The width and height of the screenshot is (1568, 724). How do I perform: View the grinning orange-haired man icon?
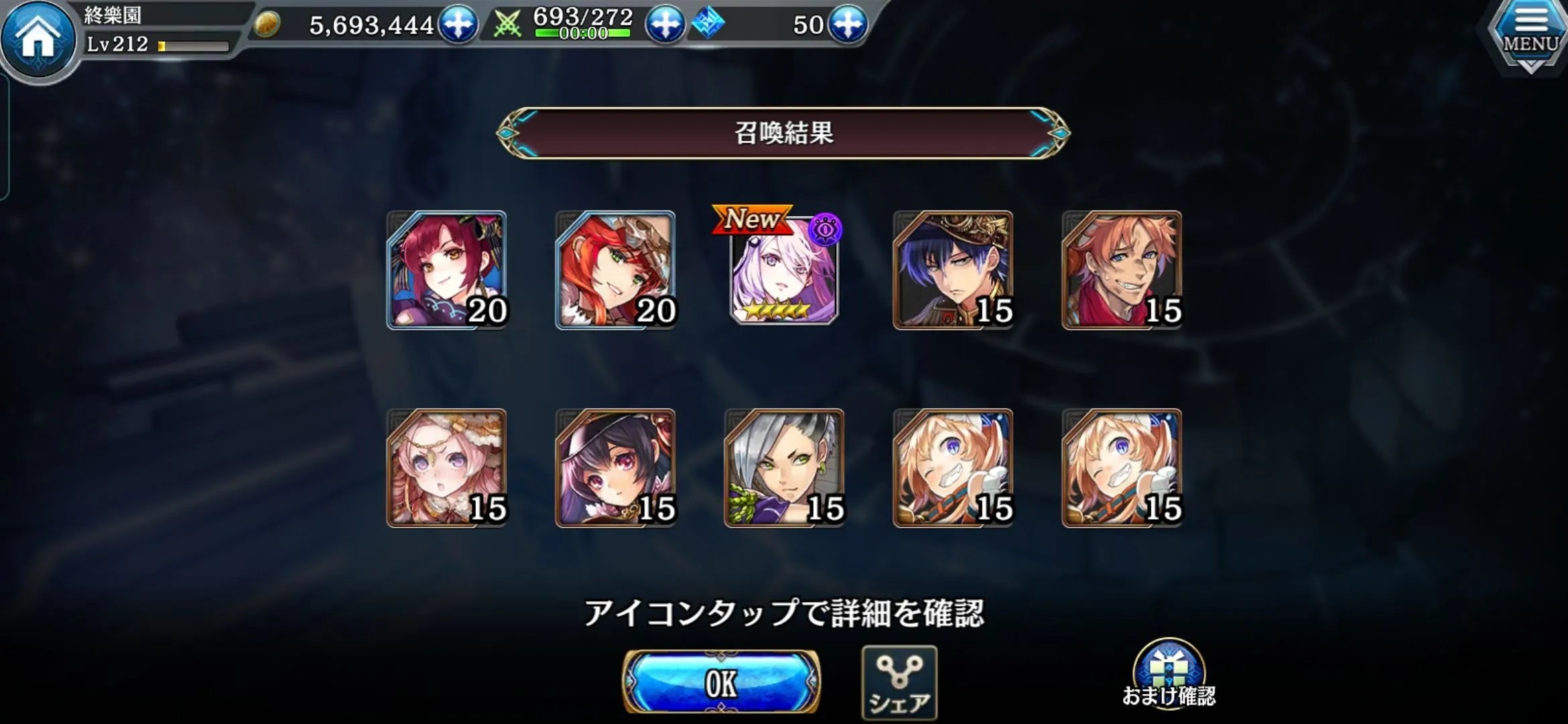click(x=1122, y=270)
